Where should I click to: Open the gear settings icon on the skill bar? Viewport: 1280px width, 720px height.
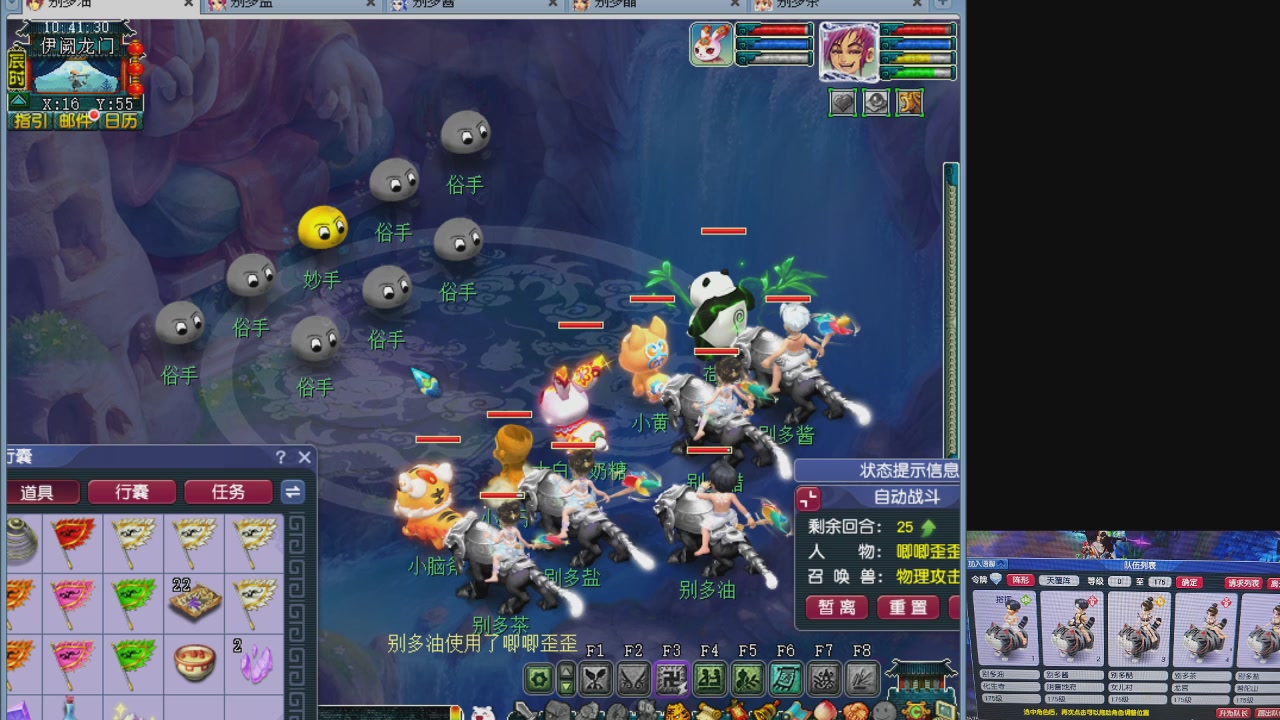pyautogui.click(x=539, y=678)
